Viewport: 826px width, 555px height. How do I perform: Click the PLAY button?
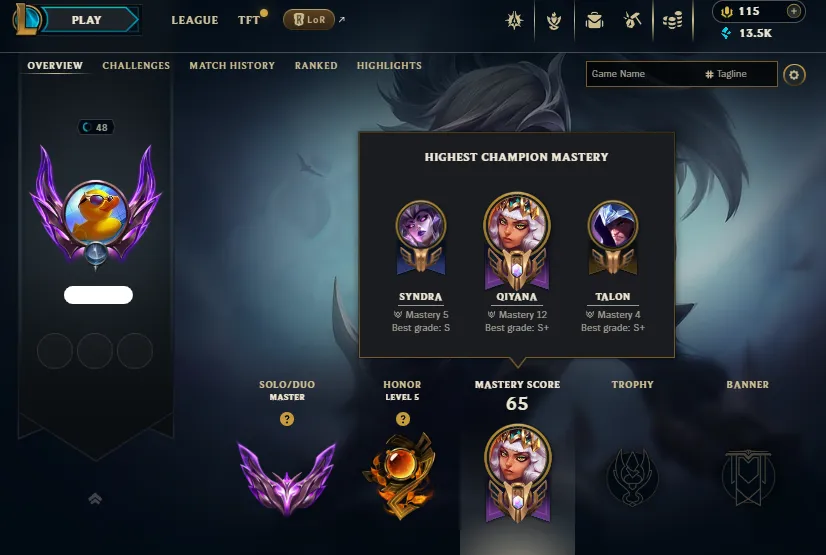coord(88,20)
